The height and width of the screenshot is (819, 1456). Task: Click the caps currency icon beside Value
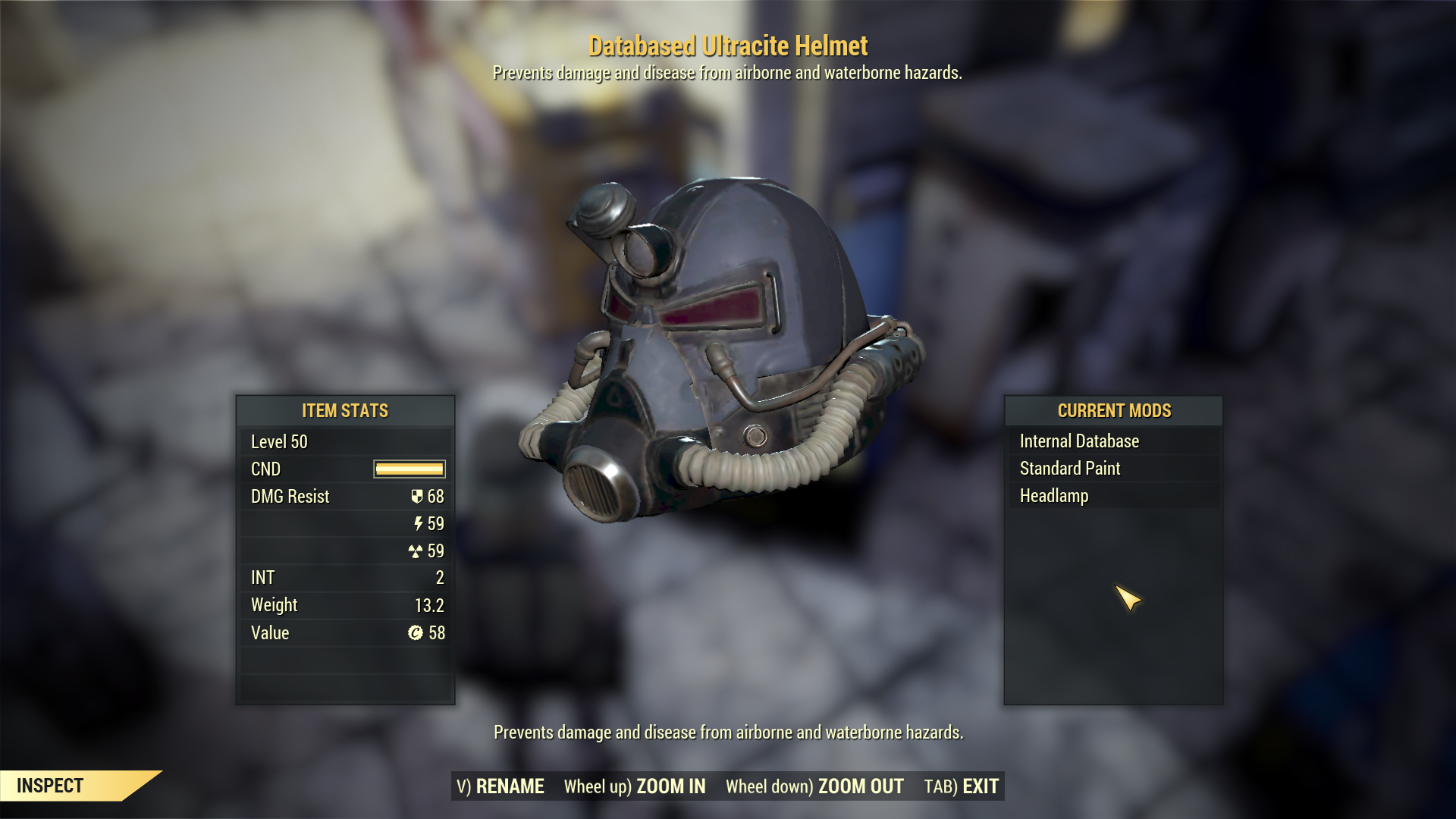coord(415,632)
